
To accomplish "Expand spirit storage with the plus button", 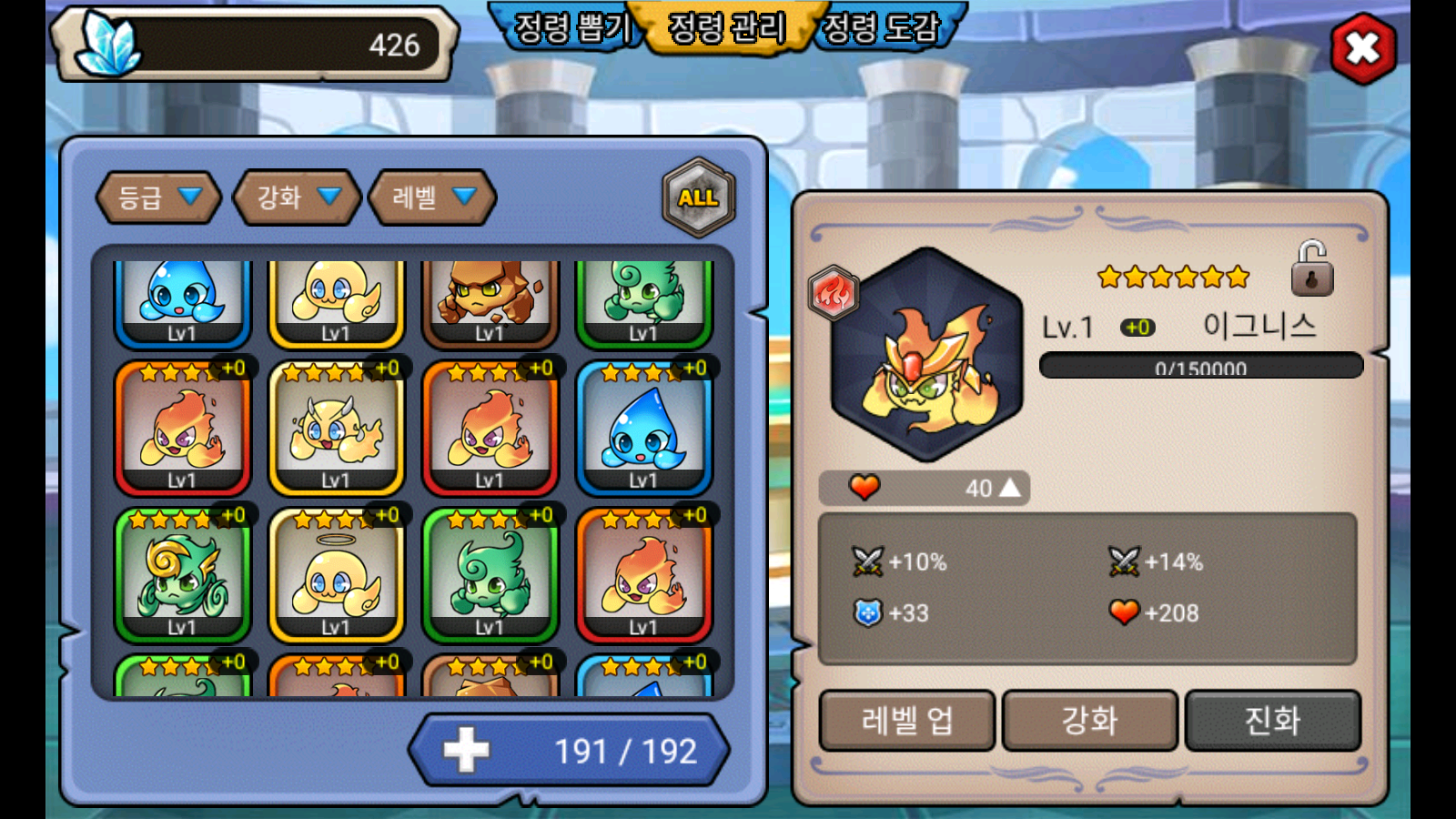I will coord(466,751).
